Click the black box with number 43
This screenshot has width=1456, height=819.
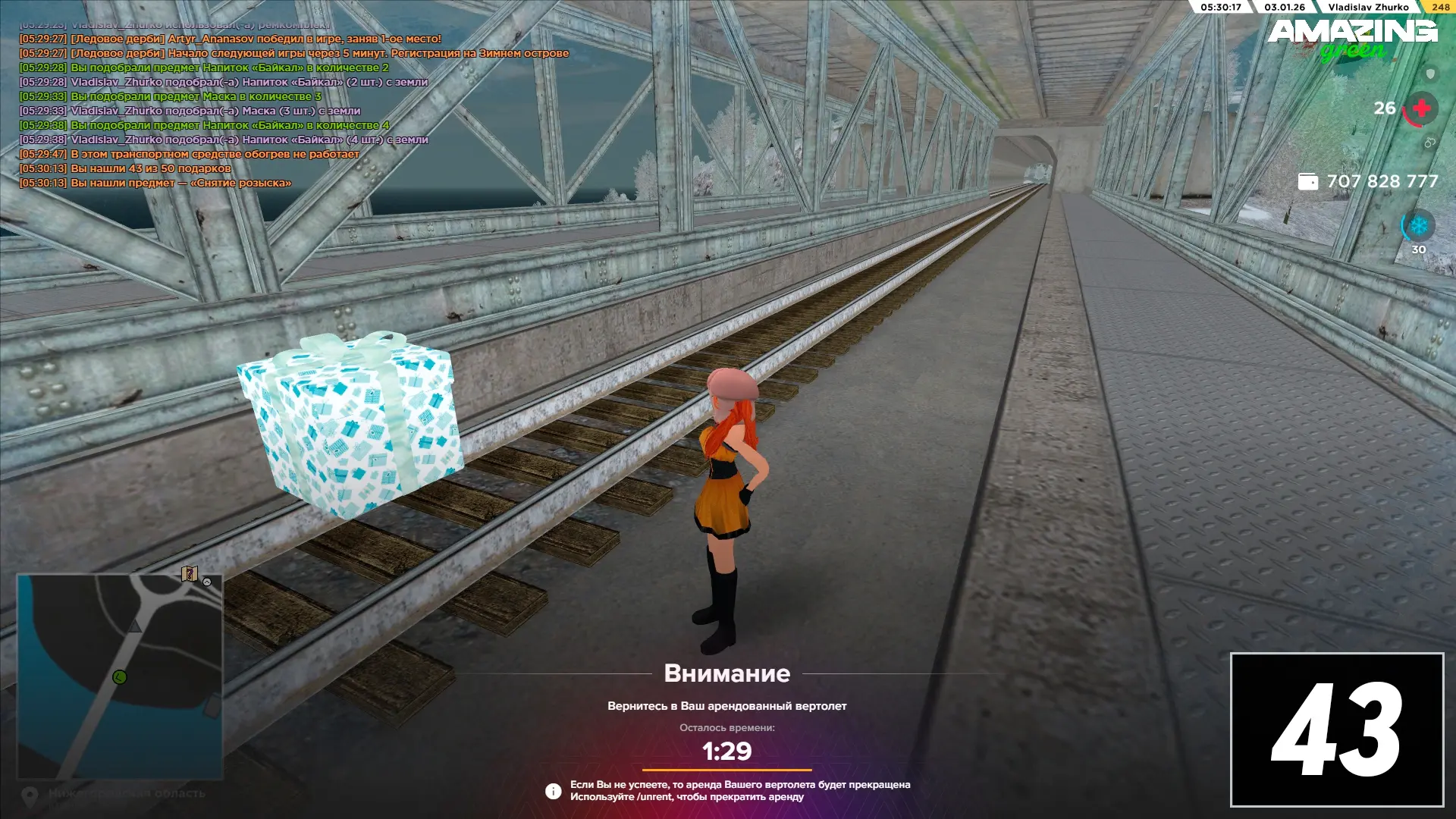(x=1336, y=729)
